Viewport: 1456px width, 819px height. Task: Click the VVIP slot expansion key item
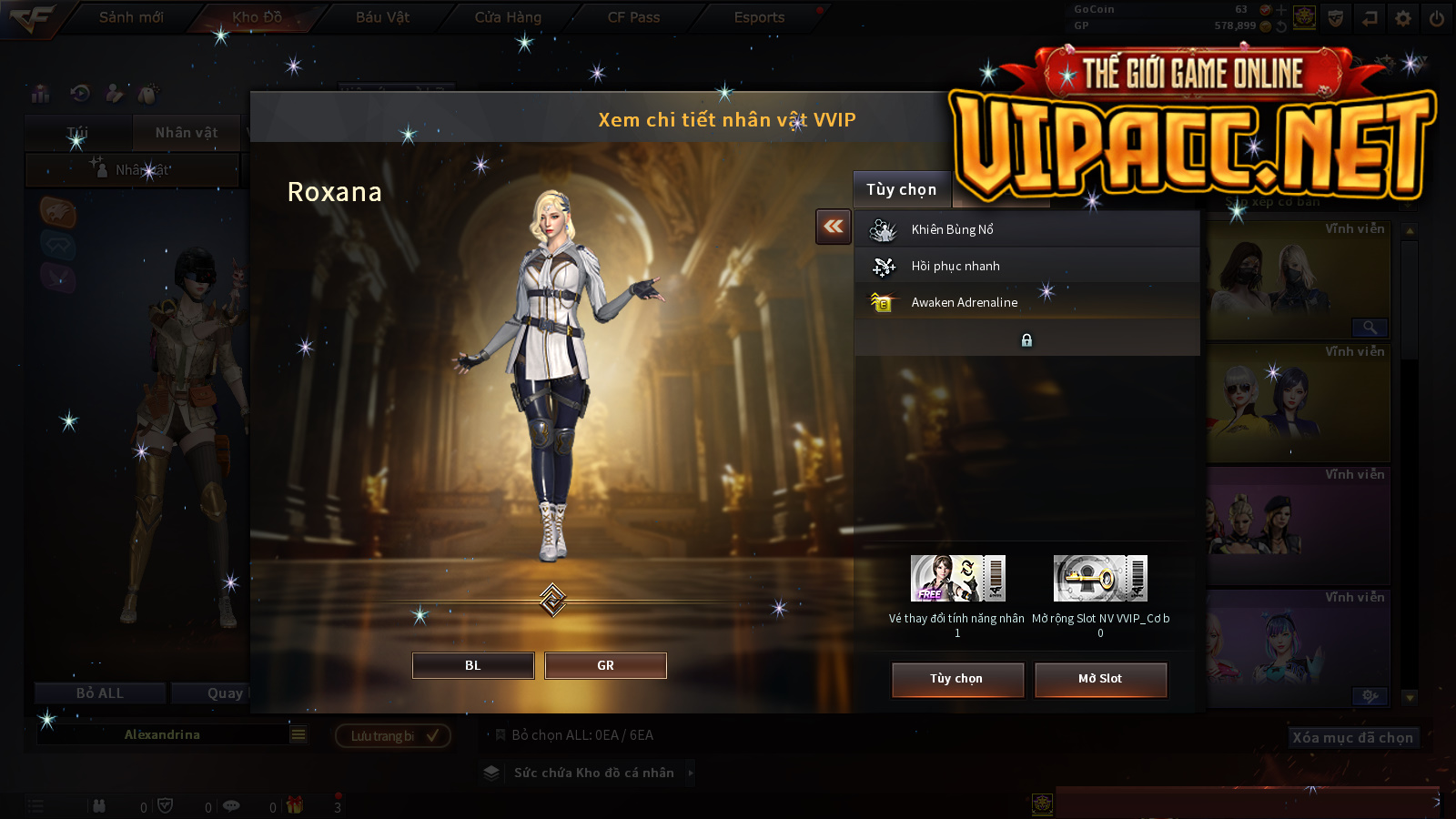click(1100, 579)
